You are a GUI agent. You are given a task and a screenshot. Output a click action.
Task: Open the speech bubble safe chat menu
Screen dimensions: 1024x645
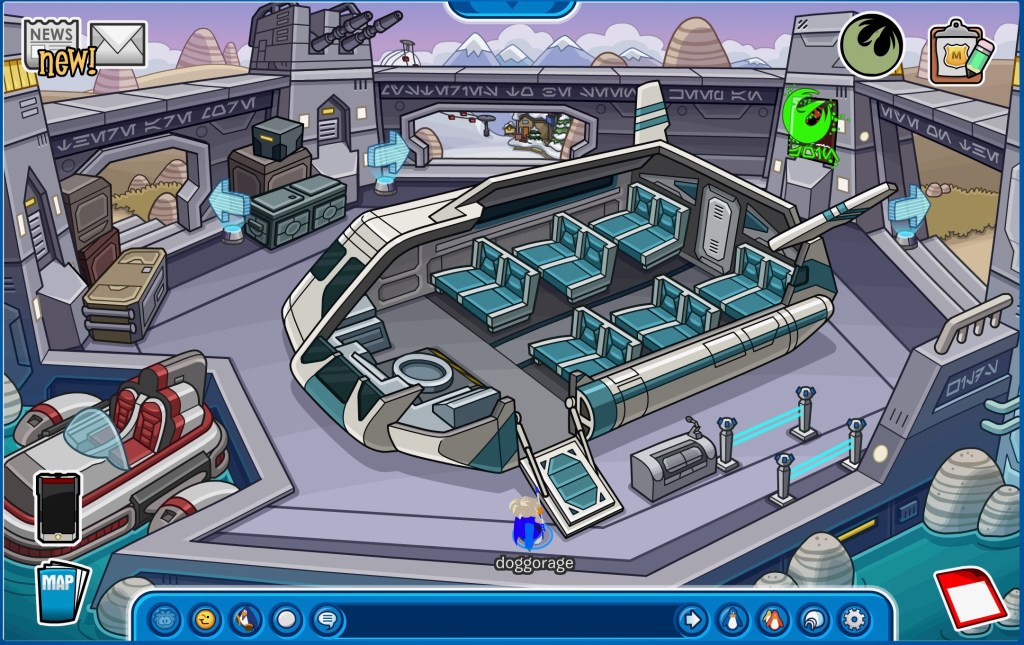(x=327, y=620)
